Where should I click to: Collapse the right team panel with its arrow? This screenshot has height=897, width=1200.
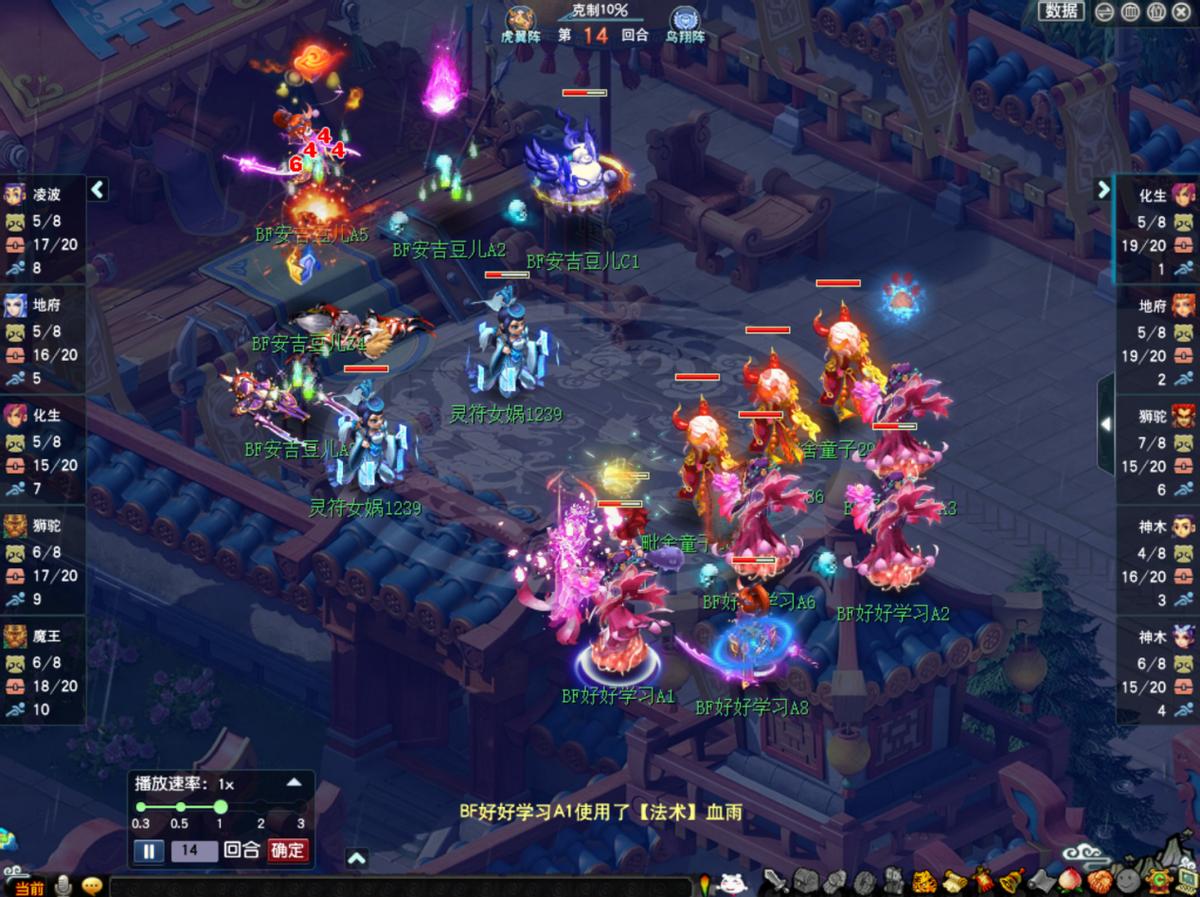(x=1103, y=189)
